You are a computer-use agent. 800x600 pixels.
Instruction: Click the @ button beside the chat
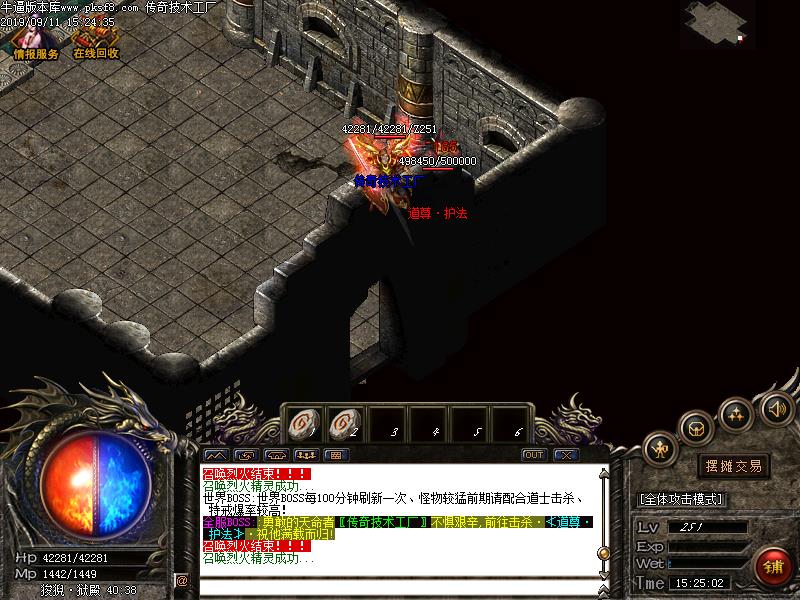click(182, 580)
